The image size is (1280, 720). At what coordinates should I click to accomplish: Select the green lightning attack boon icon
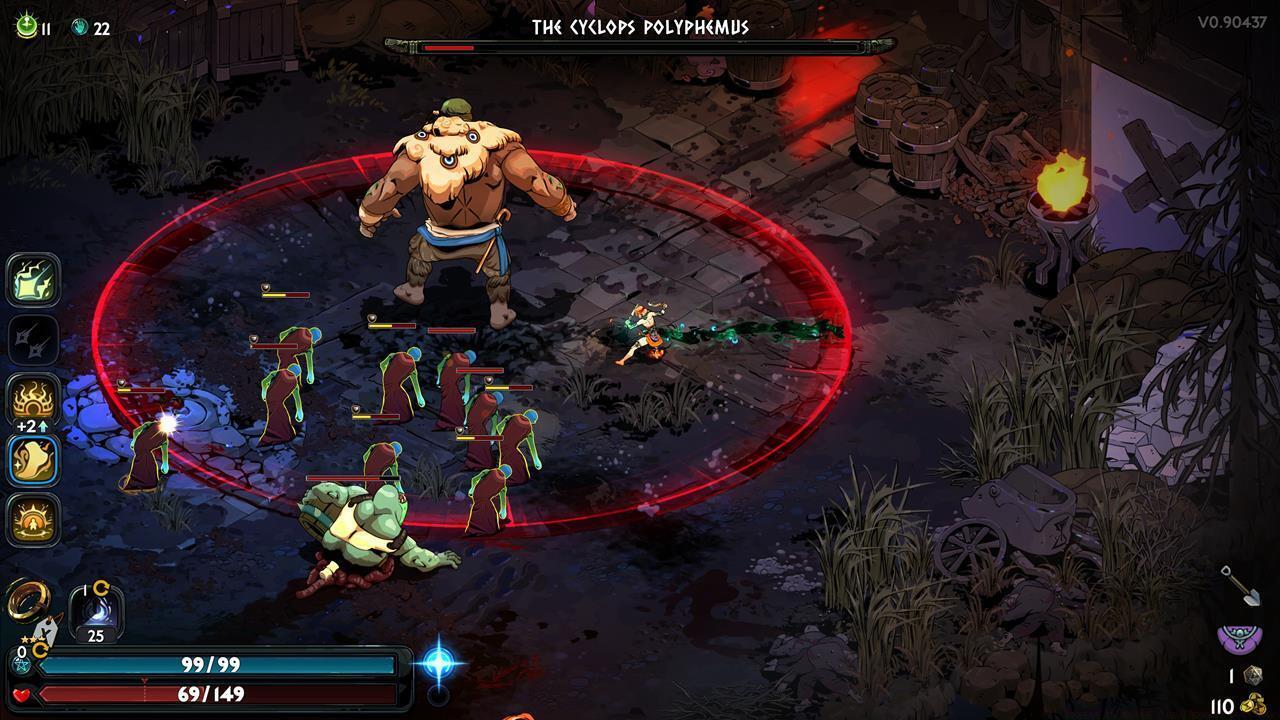pyautogui.click(x=34, y=280)
